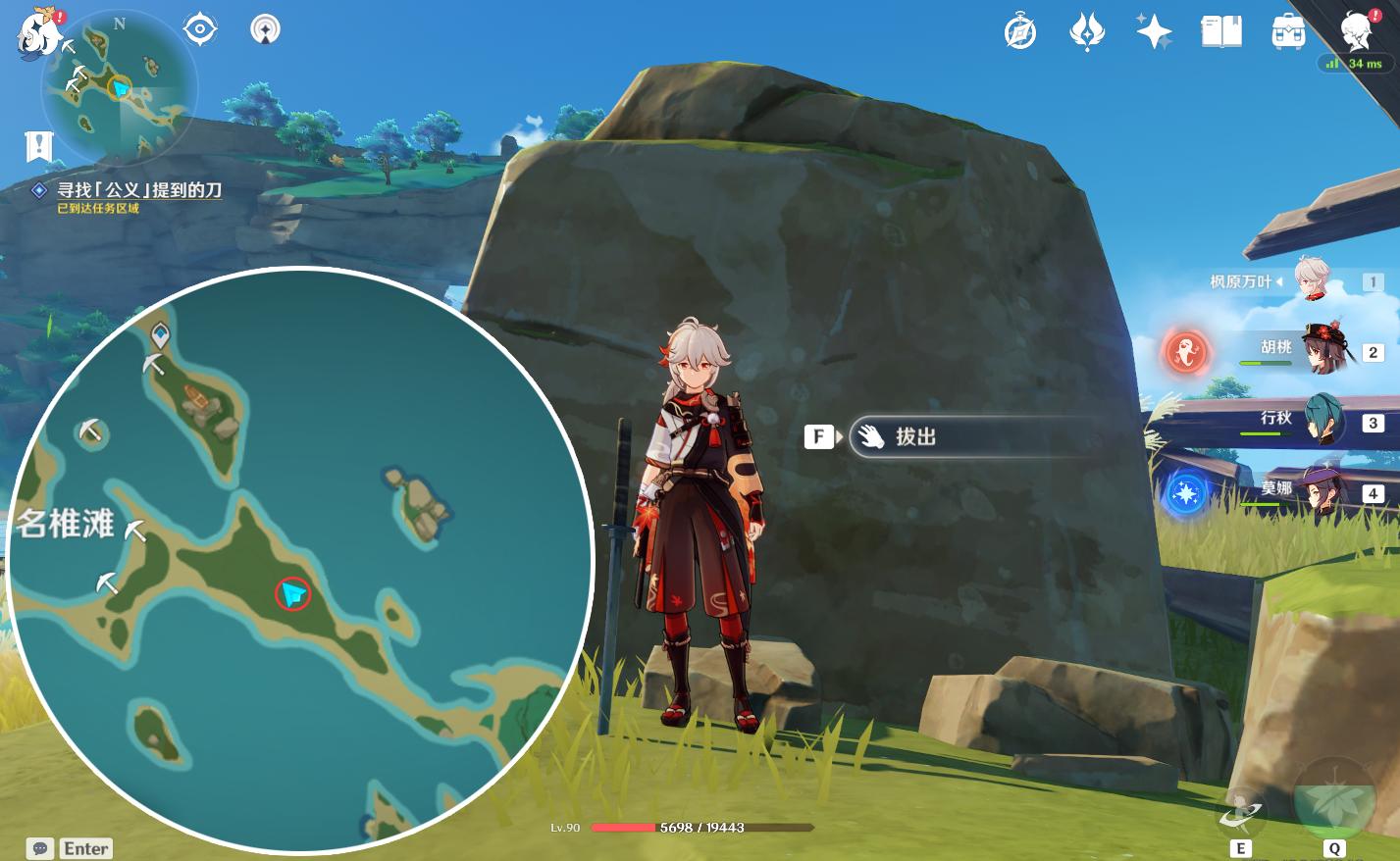Open the inventory backpack icon
1400x861 pixels.
pyautogui.click(x=1288, y=32)
